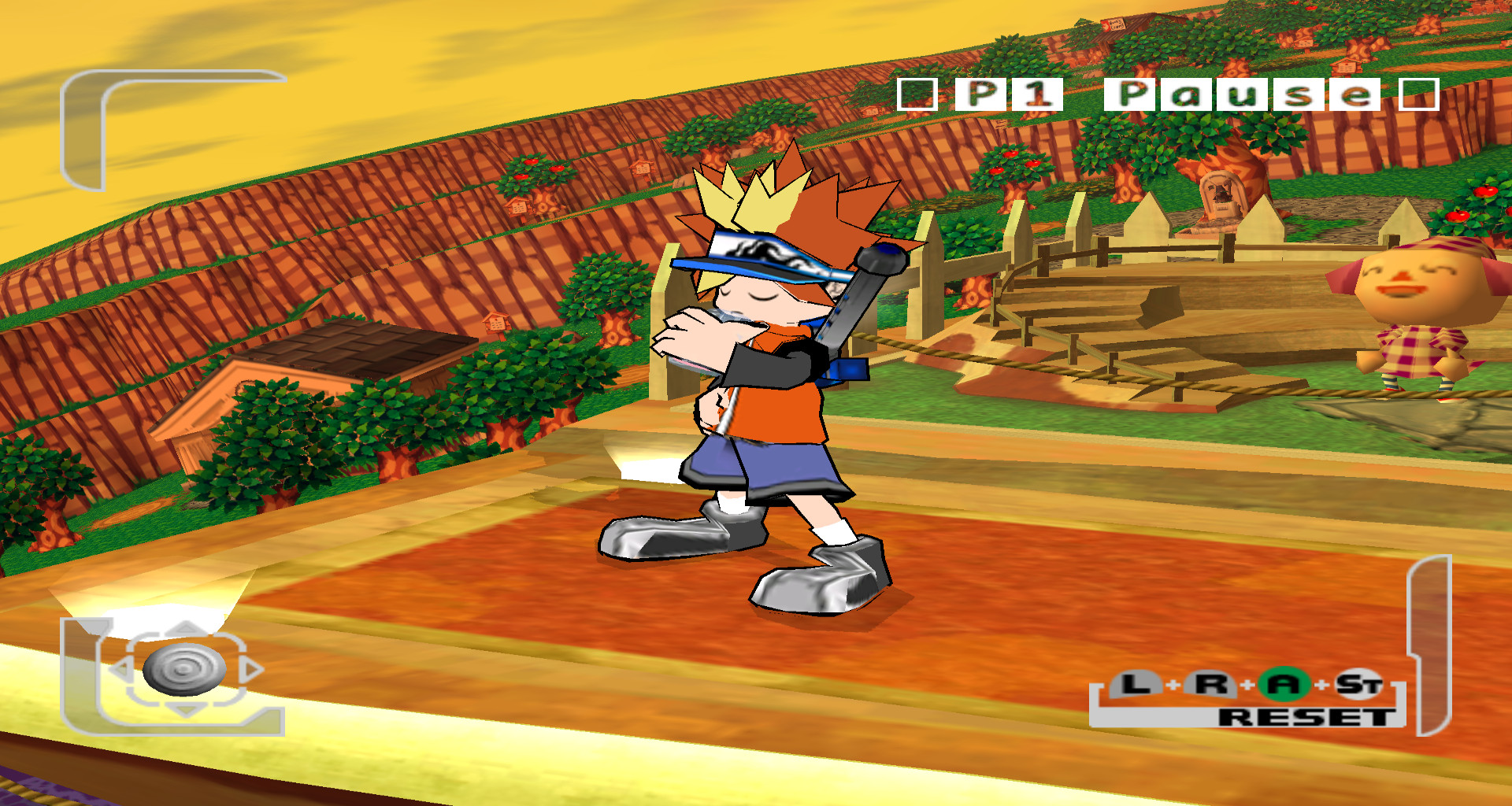Expand the left arrow beside the analog stick
The image size is (1512, 806).
123,668
